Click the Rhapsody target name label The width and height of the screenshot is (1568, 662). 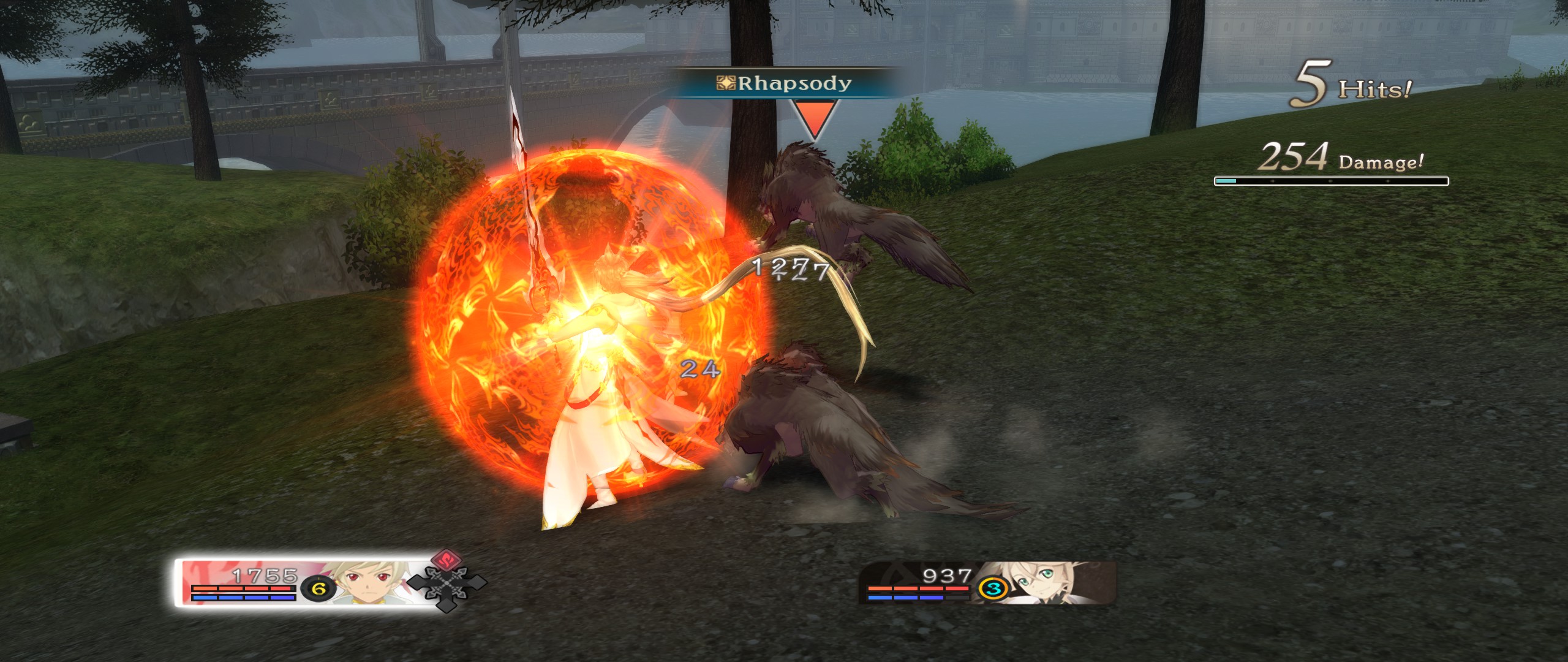[785, 83]
